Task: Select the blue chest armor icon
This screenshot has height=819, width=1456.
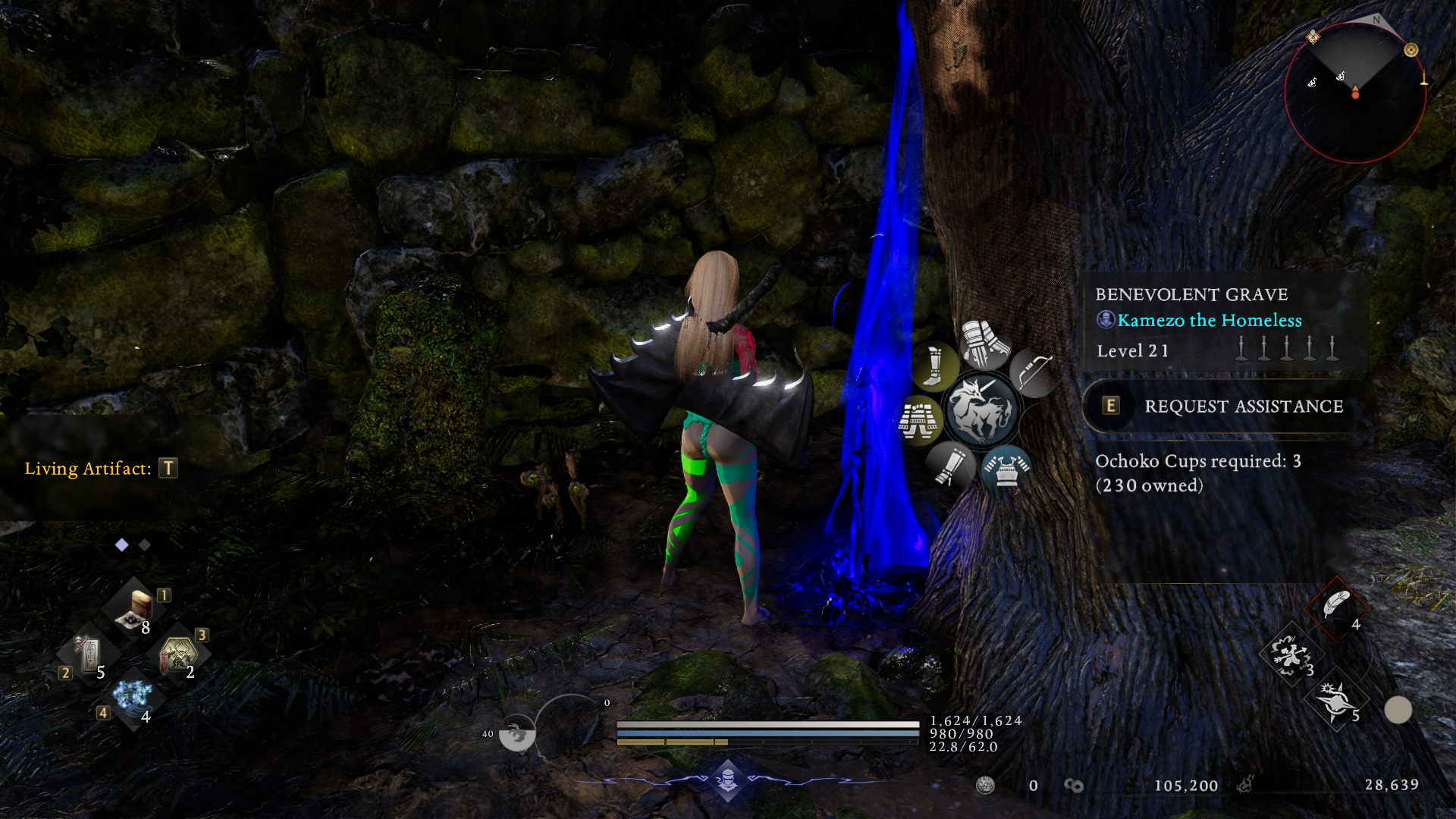Action: [1006, 467]
